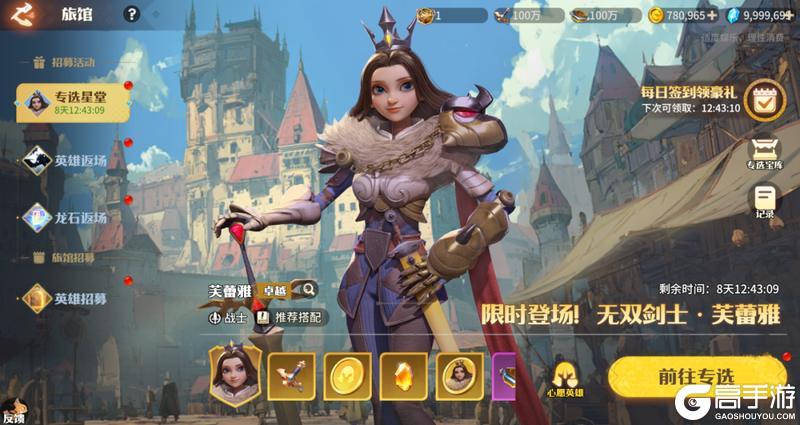Open the 心愿英雄 wish hero menu

(x=568, y=378)
